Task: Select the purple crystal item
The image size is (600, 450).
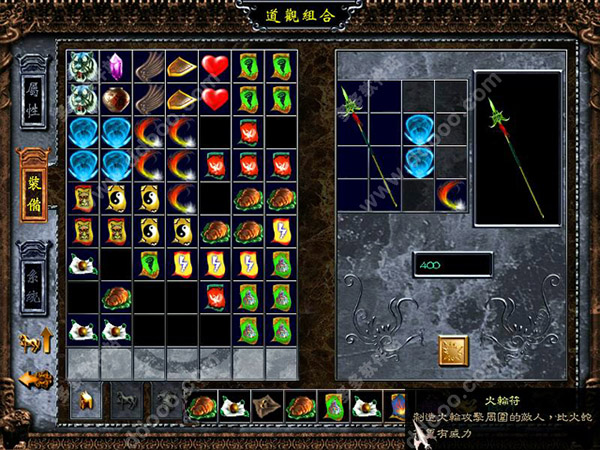Action: pyautogui.click(x=116, y=66)
